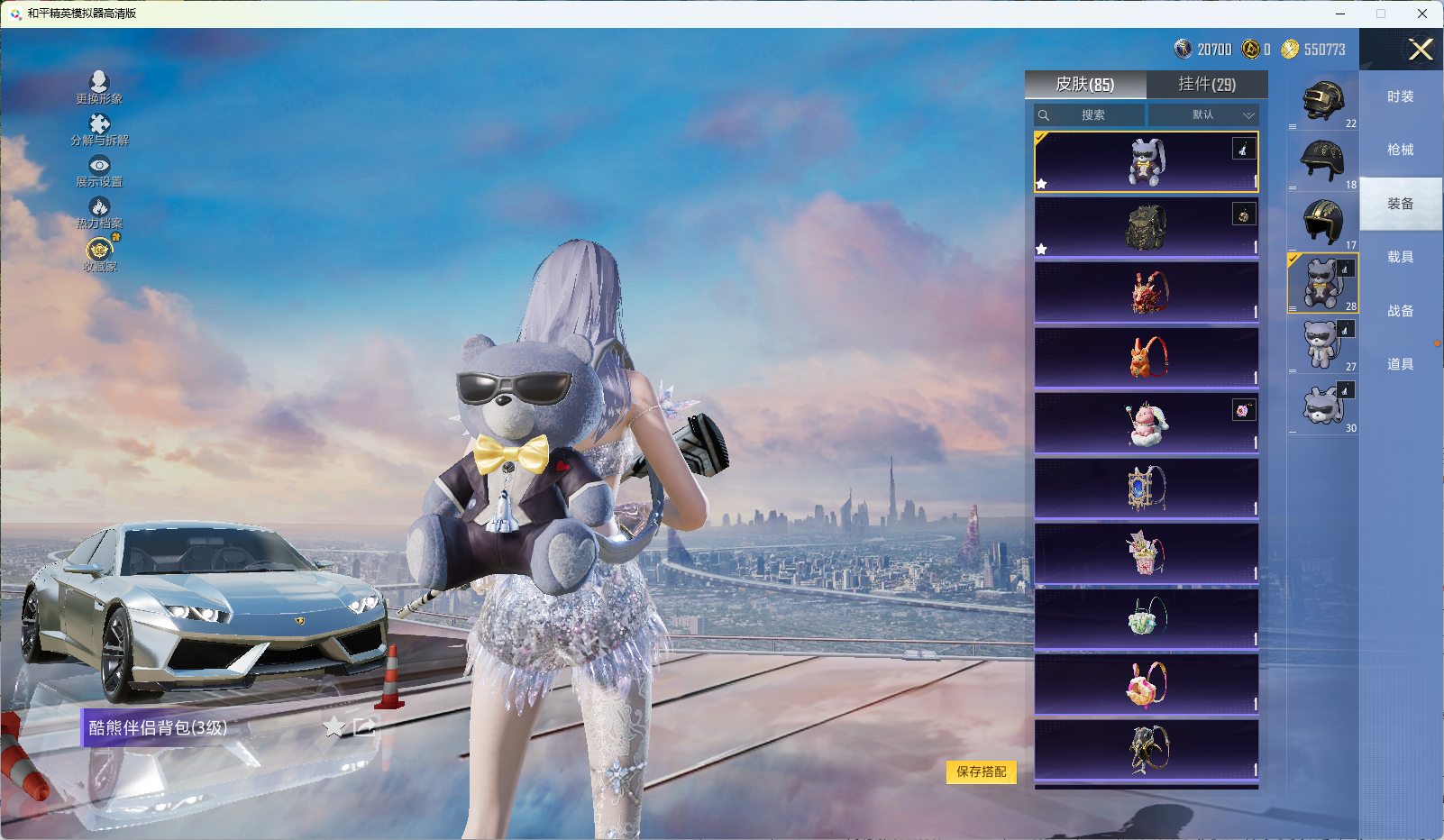
Task: Select the 皮肤(85) tab
Action: click(1085, 85)
